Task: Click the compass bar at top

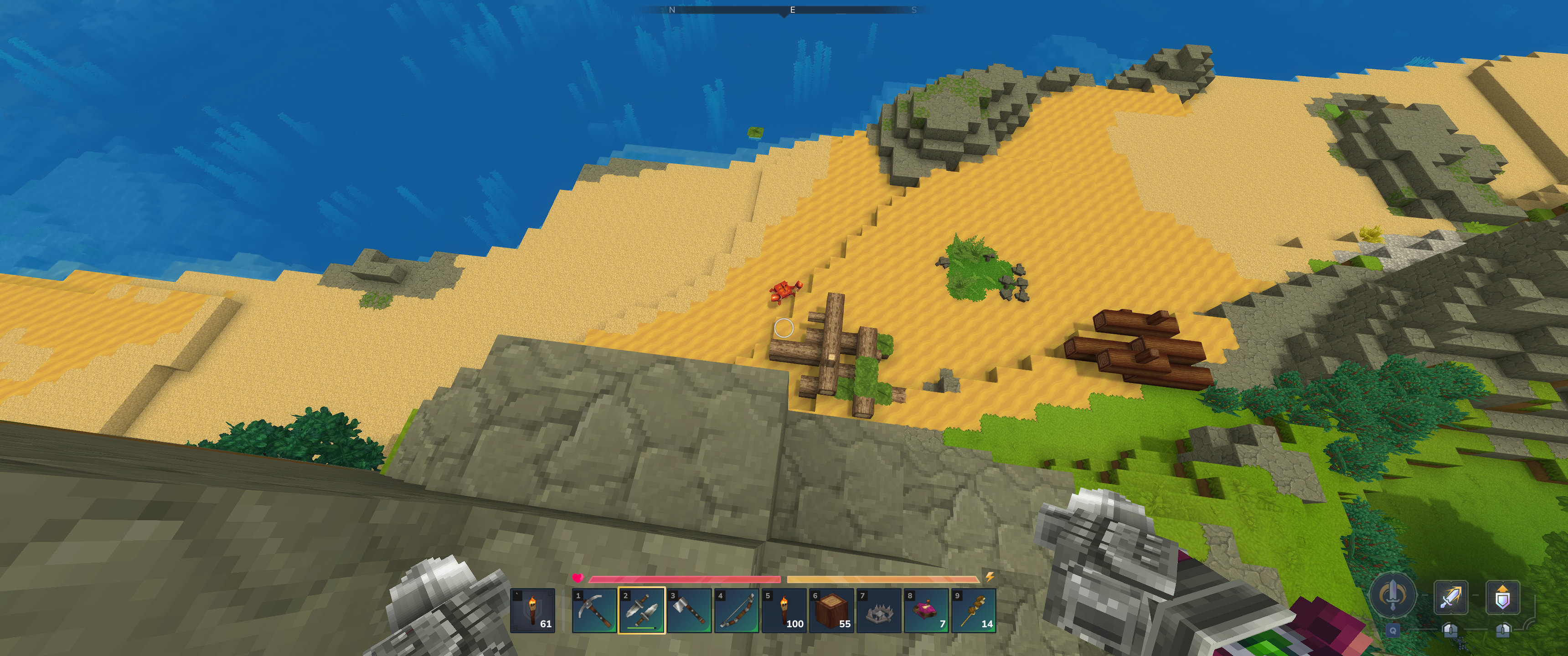Action: click(x=784, y=10)
